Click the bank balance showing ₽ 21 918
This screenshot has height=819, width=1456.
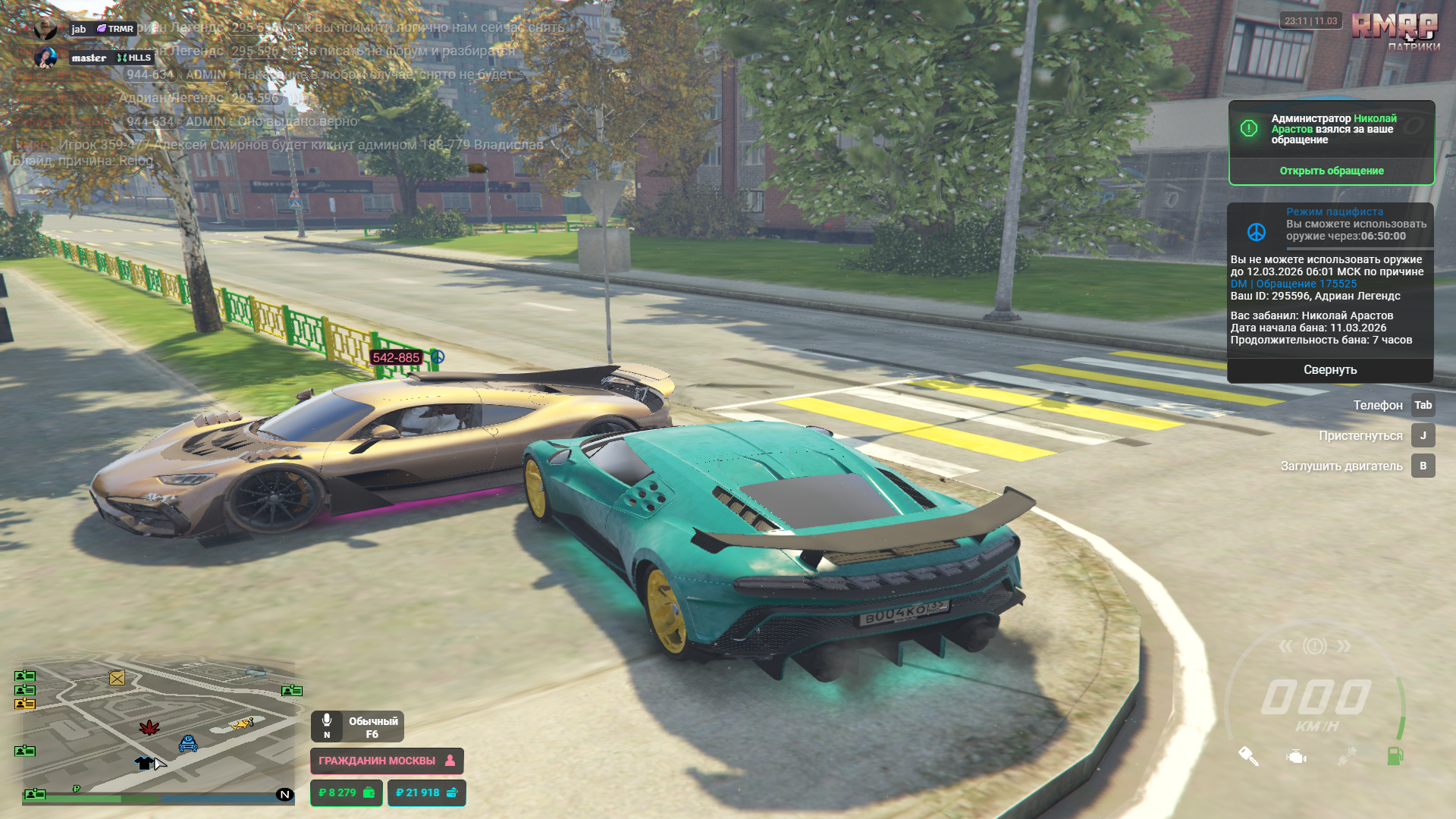426,792
